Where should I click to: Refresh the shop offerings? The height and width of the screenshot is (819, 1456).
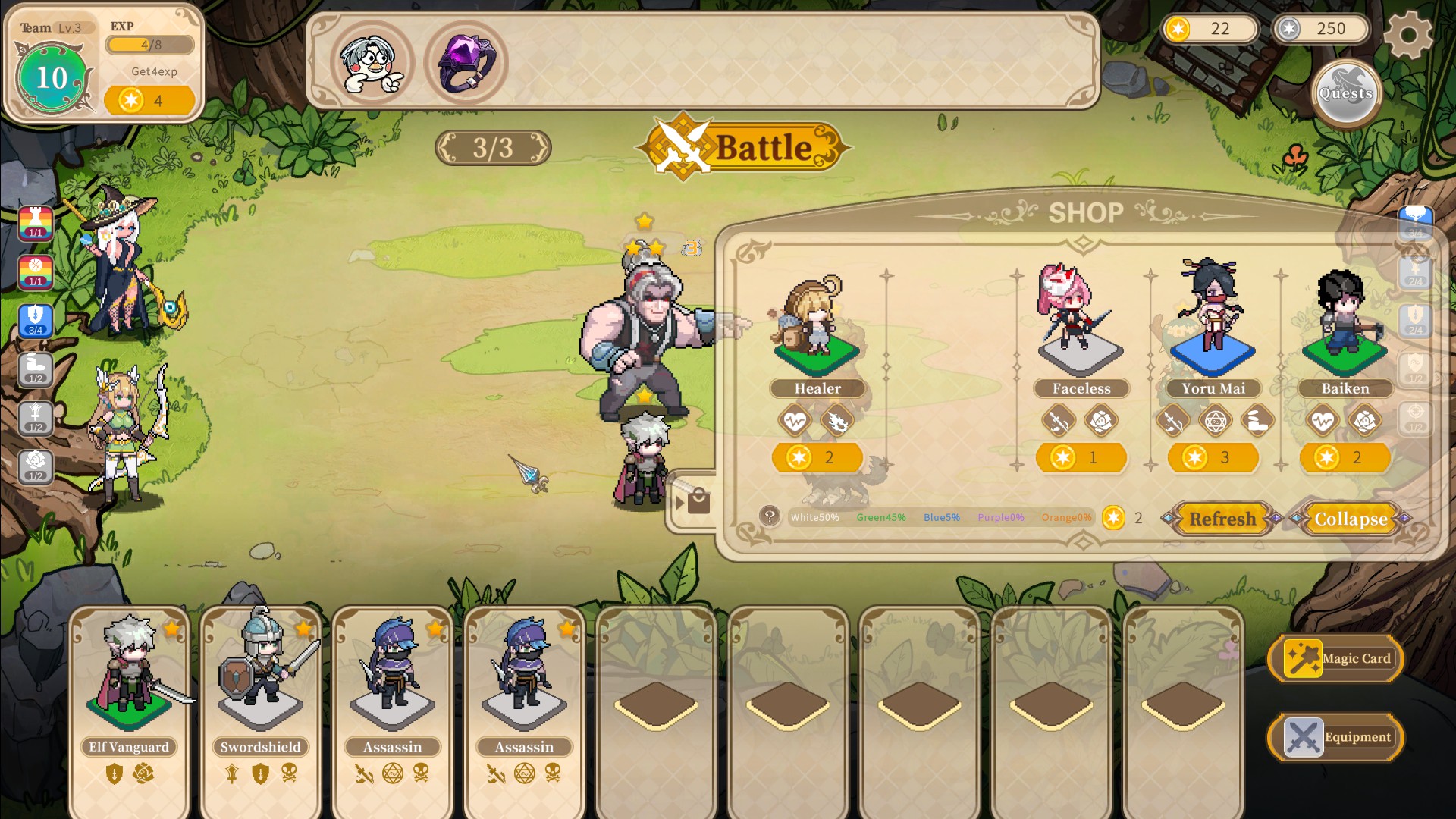[1222, 519]
